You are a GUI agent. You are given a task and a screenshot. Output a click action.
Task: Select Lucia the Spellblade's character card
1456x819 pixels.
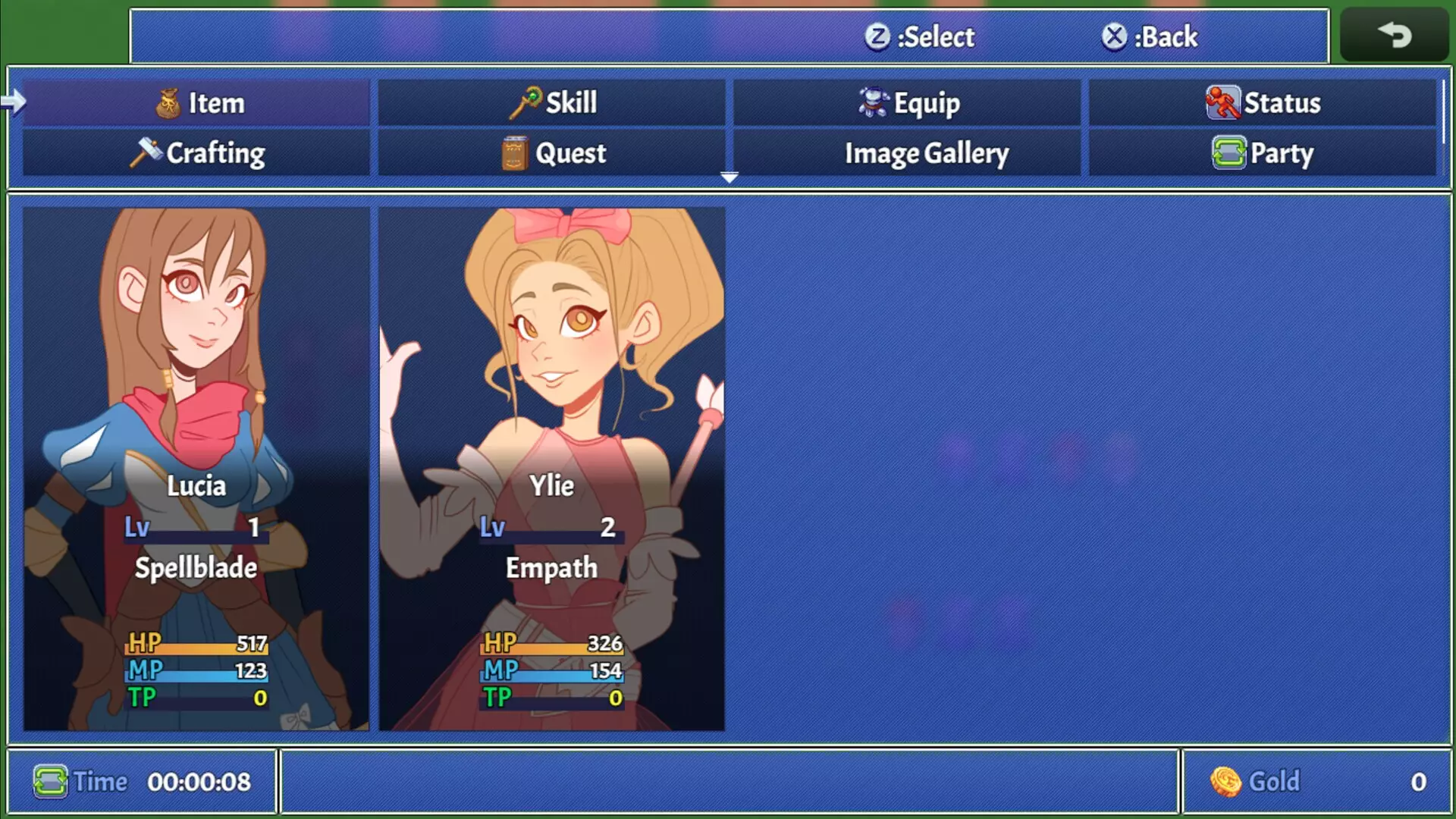point(196,469)
